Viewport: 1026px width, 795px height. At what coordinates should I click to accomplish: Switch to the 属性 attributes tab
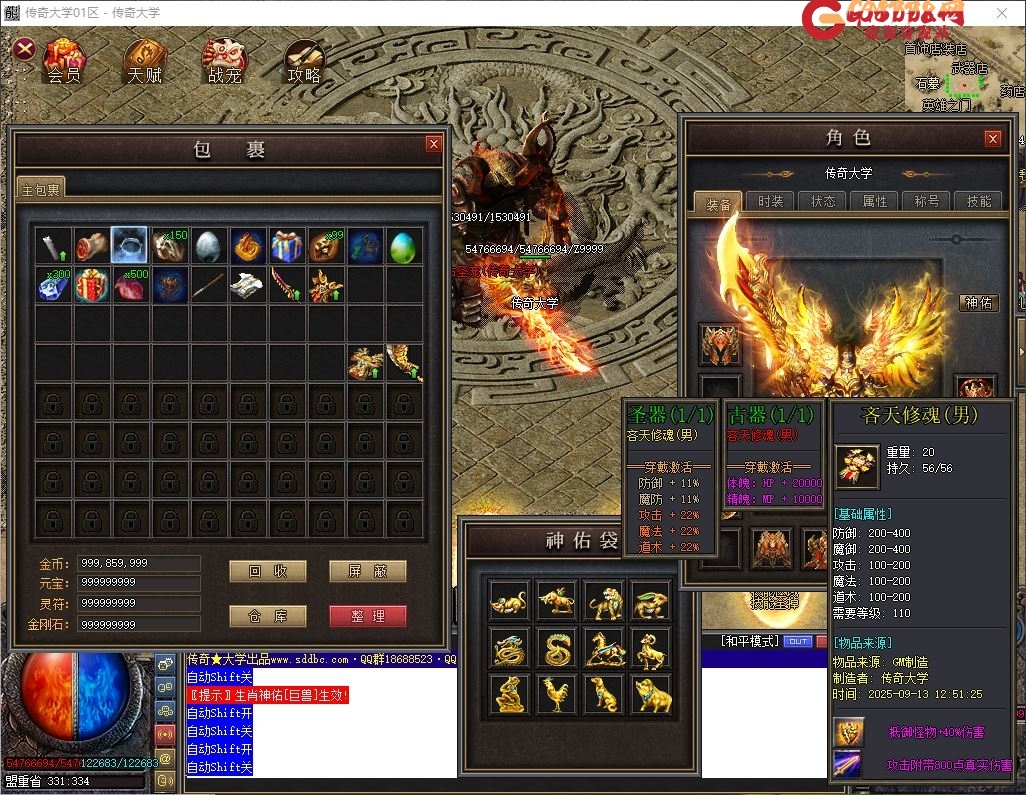click(x=875, y=201)
